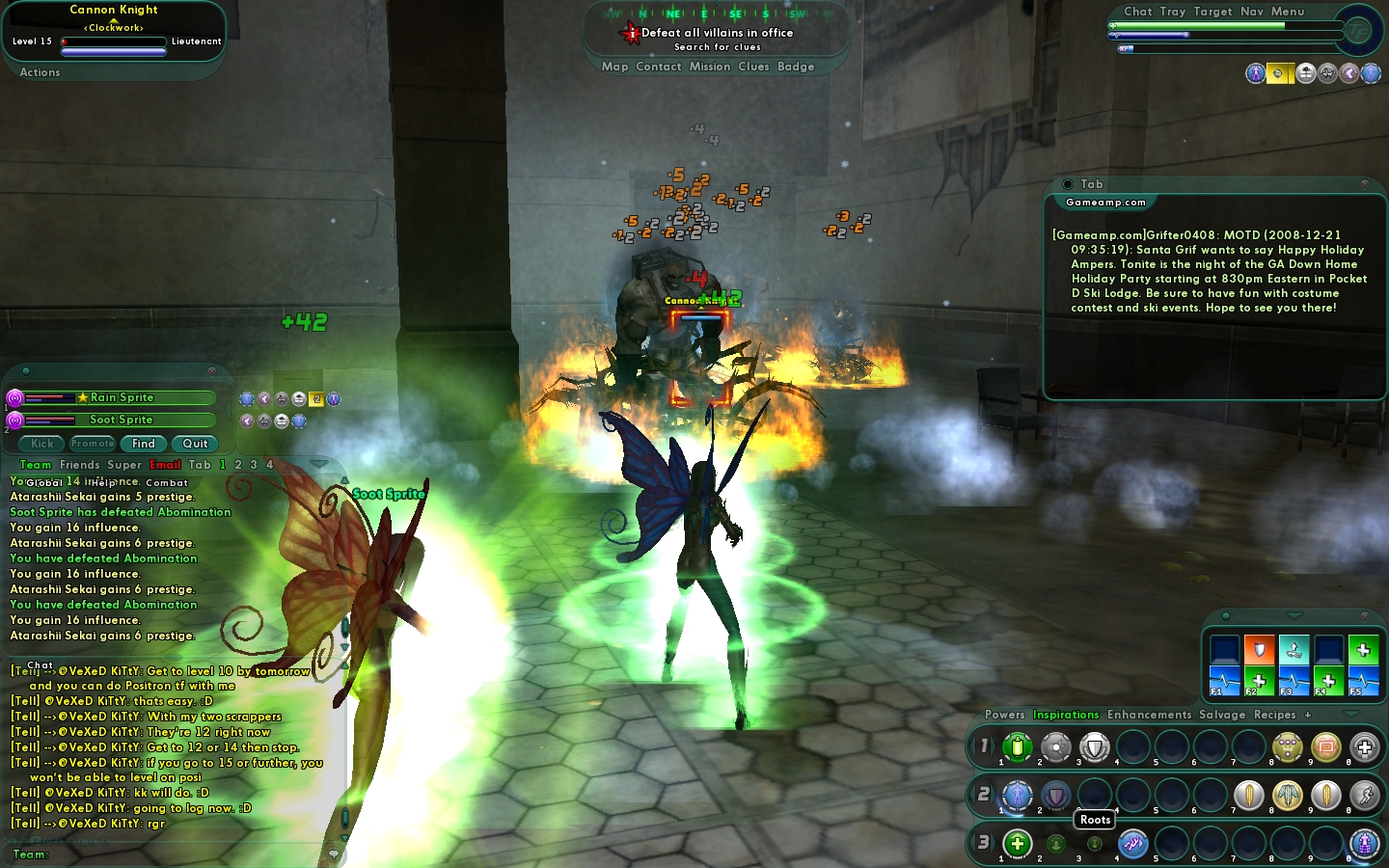Open the Map from the navigation bar

tap(614, 67)
